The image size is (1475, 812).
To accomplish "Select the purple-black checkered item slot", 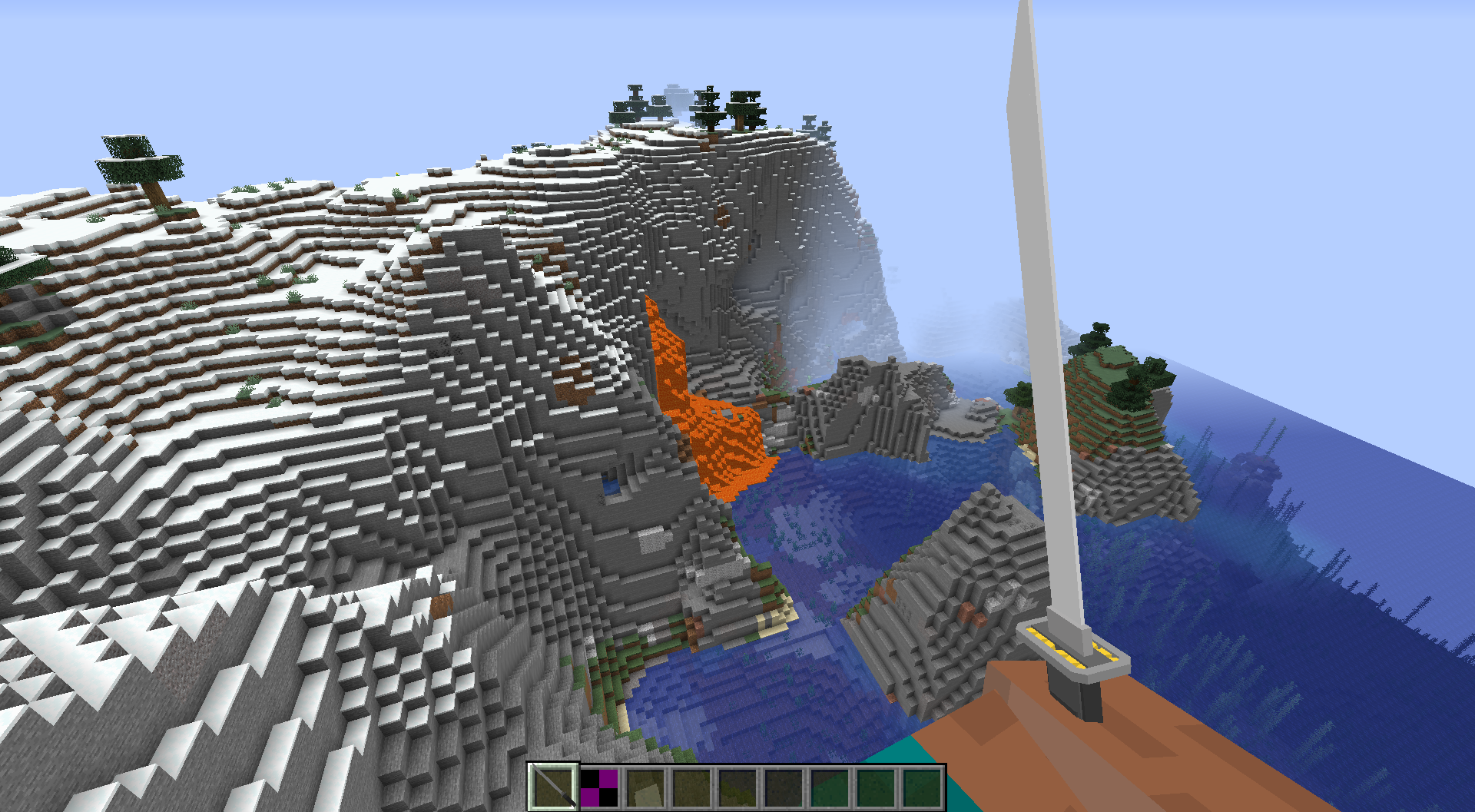I will click(598, 787).
